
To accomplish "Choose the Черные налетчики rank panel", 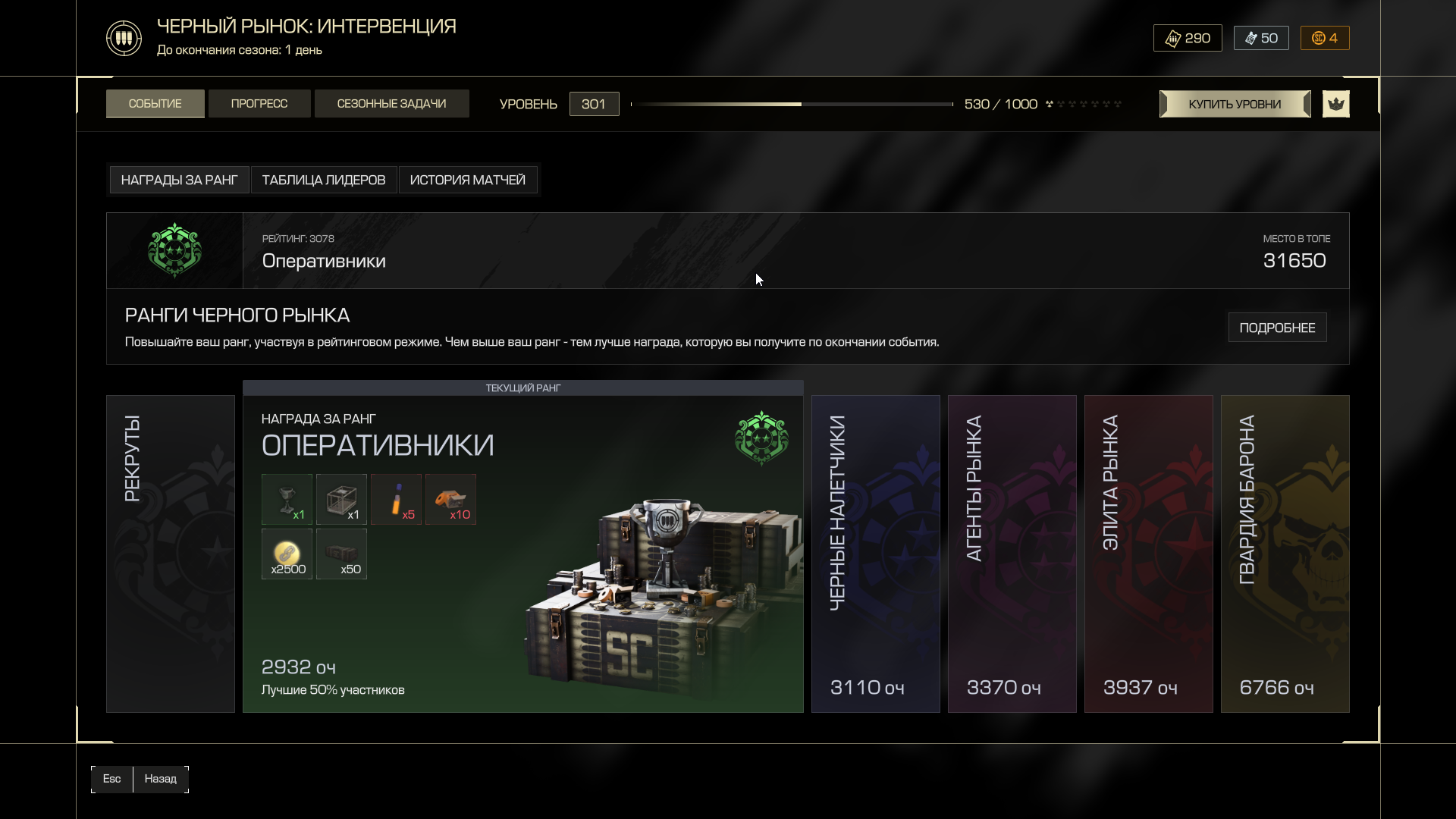I will click(875, 554).
